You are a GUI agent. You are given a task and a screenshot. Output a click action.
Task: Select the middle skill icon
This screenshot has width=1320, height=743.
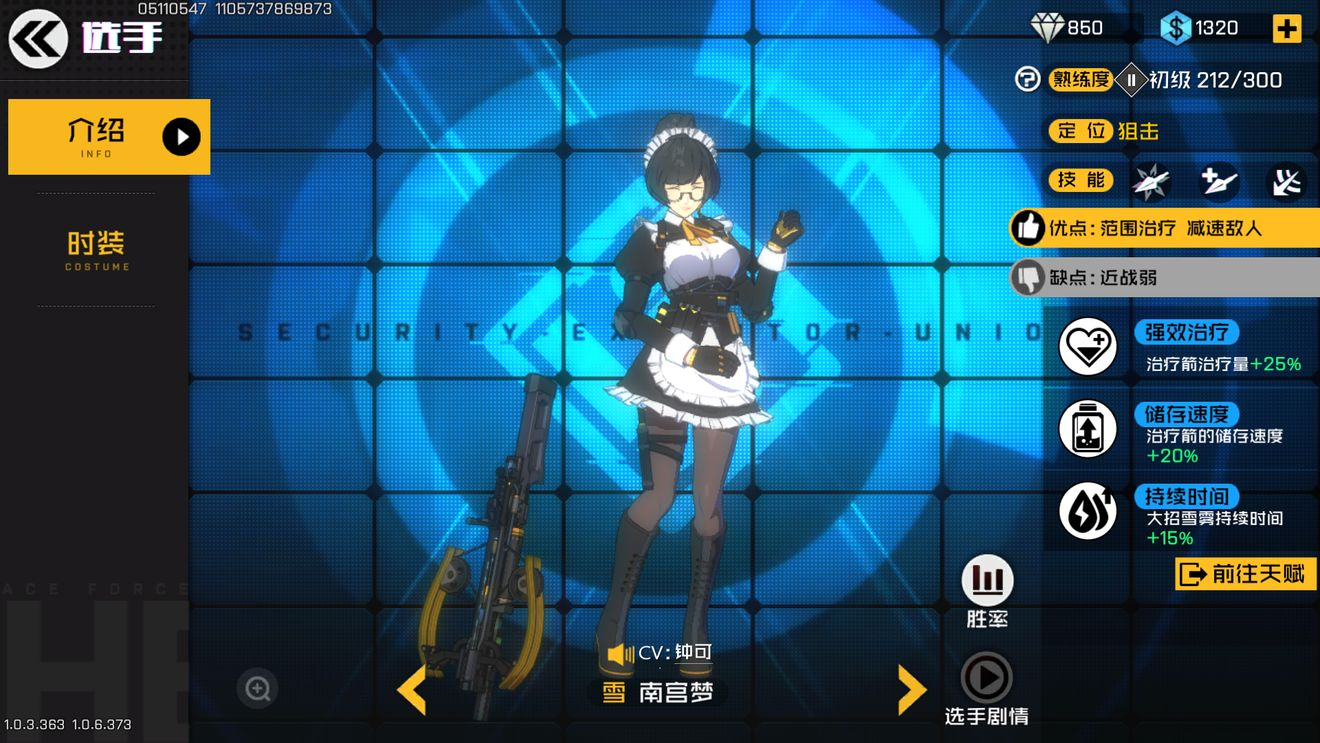[x=1218, y=181]
